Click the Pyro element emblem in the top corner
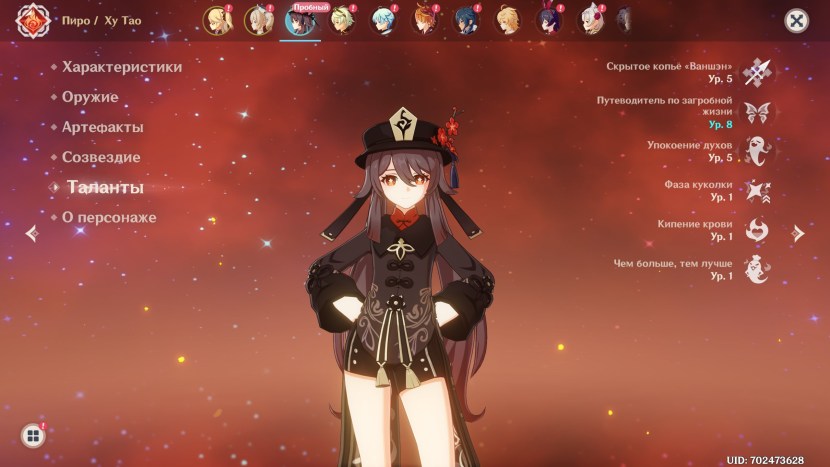830x467 pixels. pos(34,21)
